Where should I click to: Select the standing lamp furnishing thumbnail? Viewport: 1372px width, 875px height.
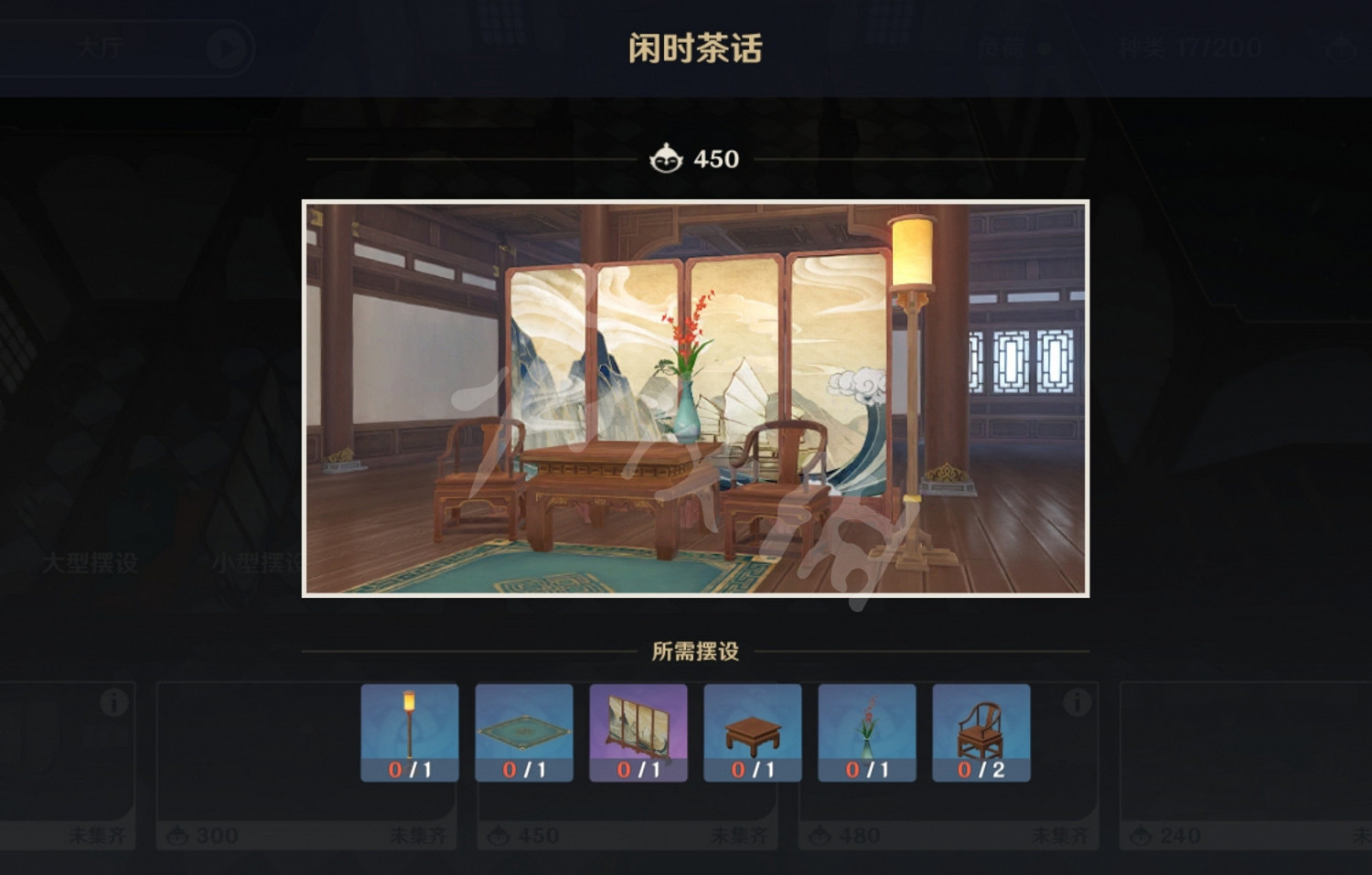pyautogui.click(x=411, y=730)
